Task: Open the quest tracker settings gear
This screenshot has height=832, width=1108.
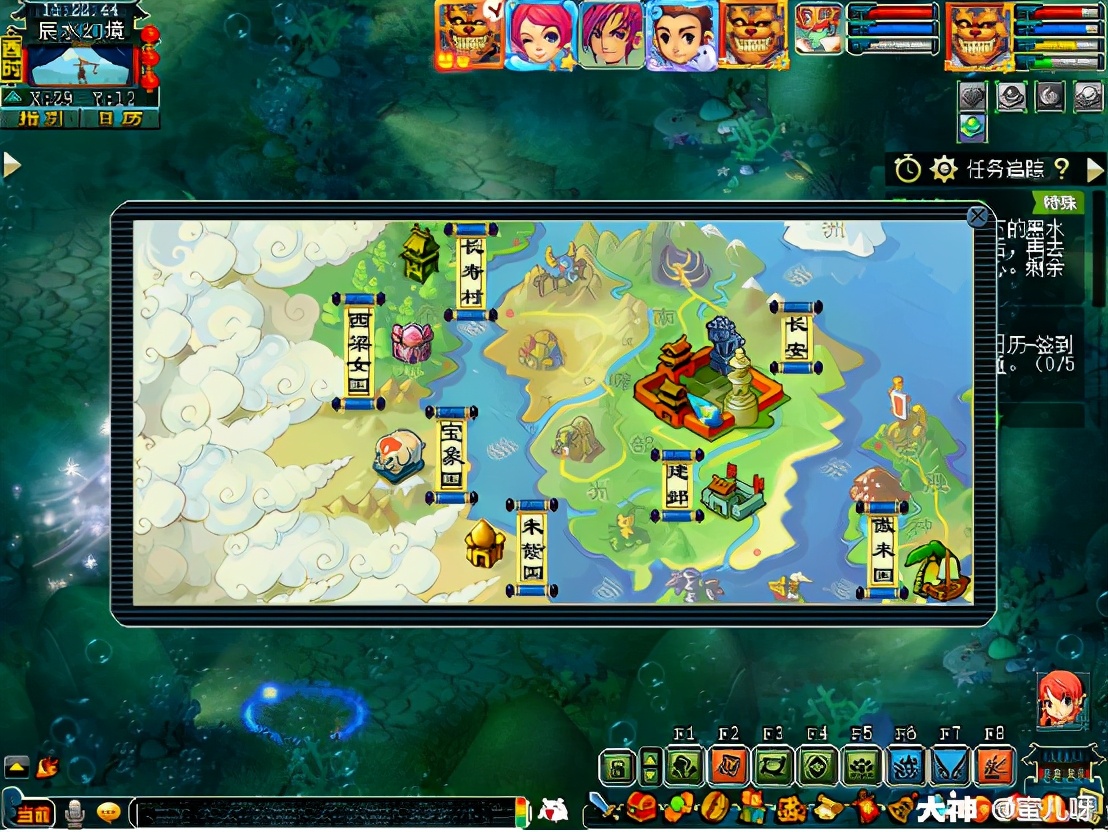Action: pyautogui.click(x=943, y=169)
